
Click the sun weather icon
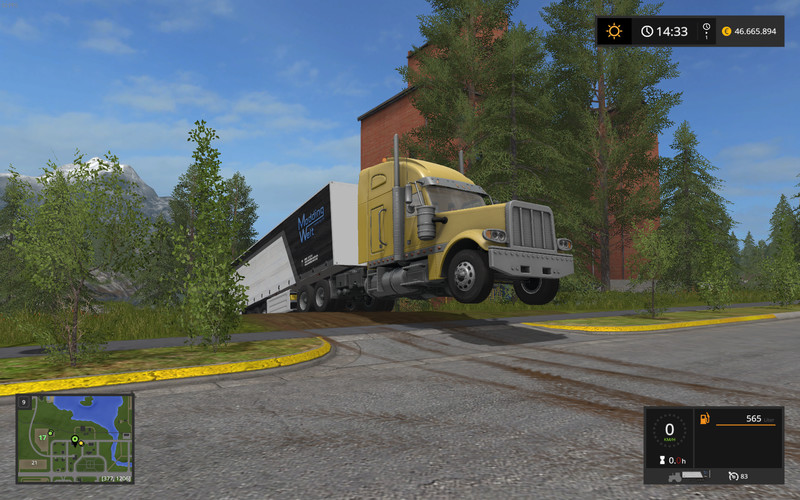[613, 31]
